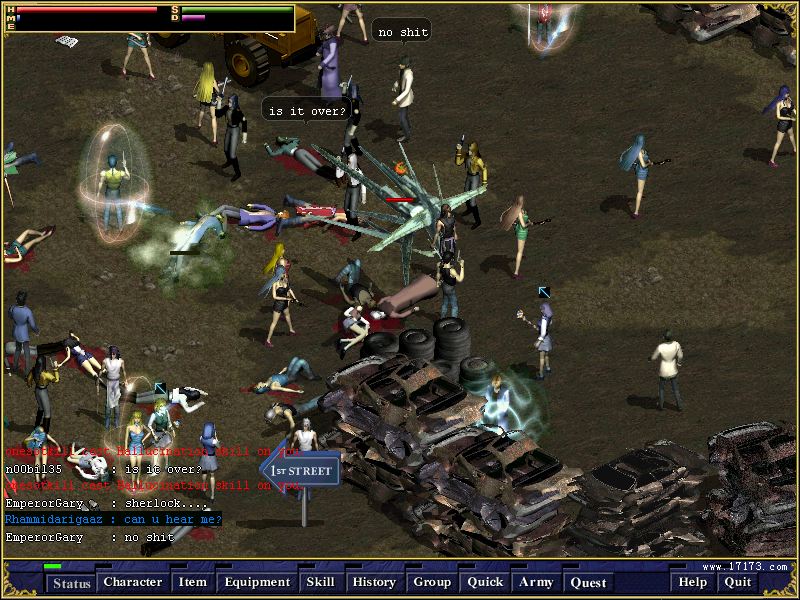
Task: Quit the game
Action: click(738, 582)
